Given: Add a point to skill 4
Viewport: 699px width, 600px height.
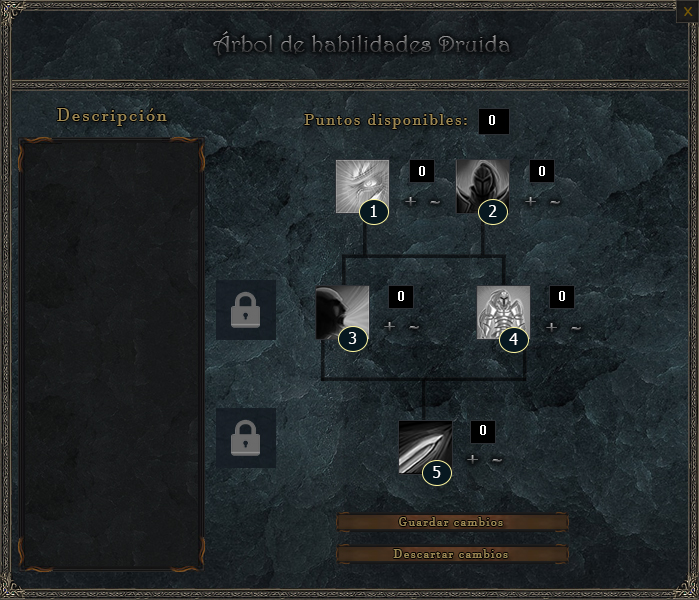Looking at the screenshot, I should [551, 326].
